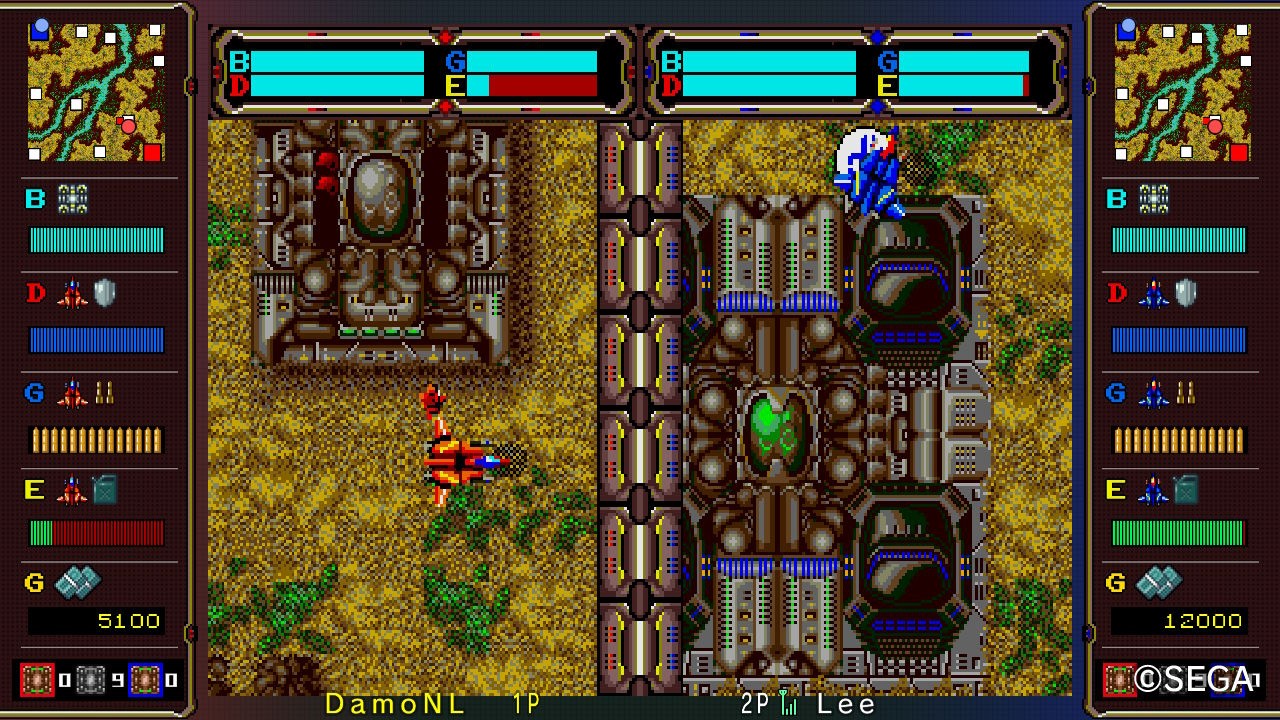The height and width of the screenshot is (720, 1280).
Task: Select the red jet fuel can icon
Action: pyautogui.click(x=88, y=490)
